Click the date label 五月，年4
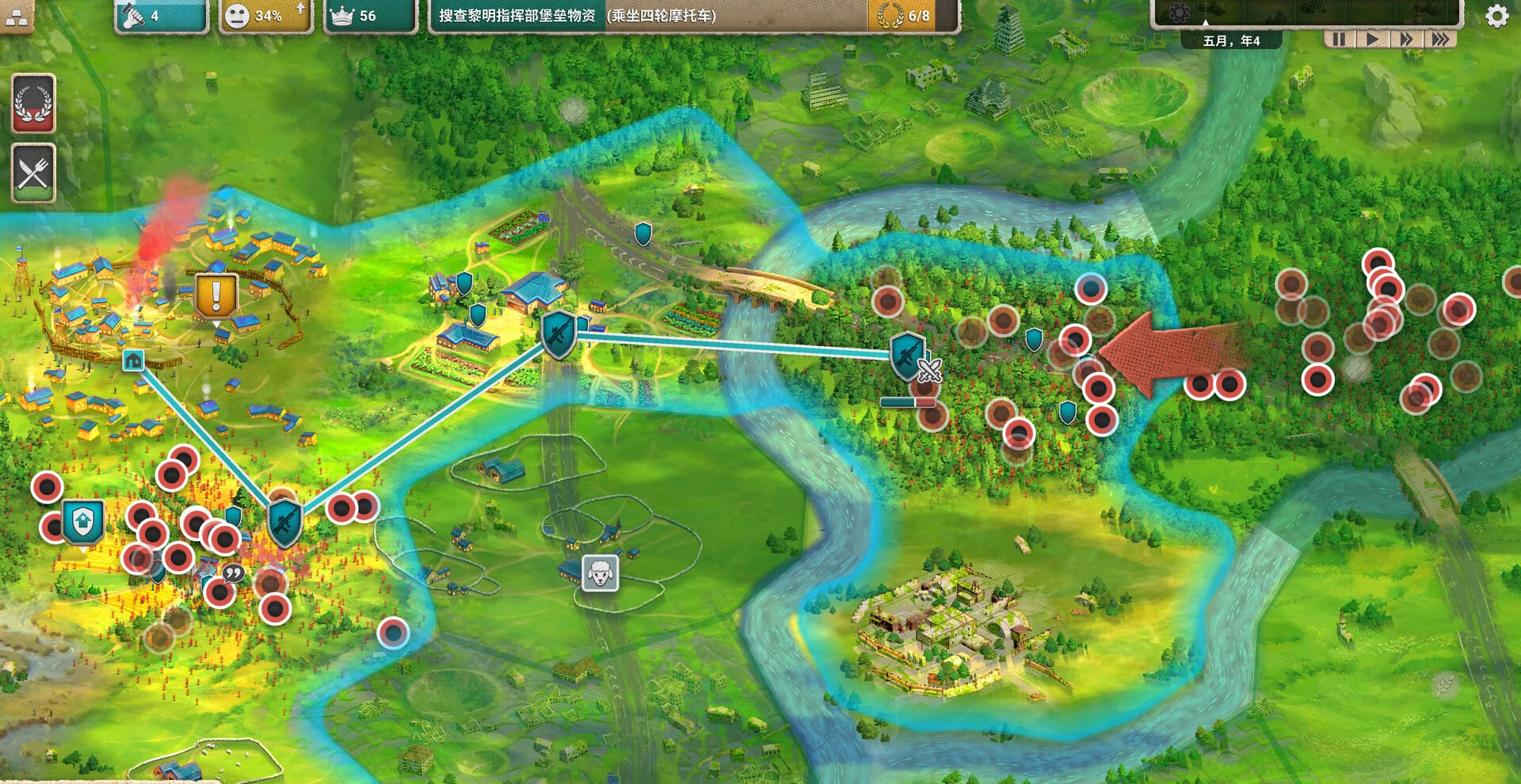The image size is (1521, 784). pyautogui.click(x=1231, y=40)
